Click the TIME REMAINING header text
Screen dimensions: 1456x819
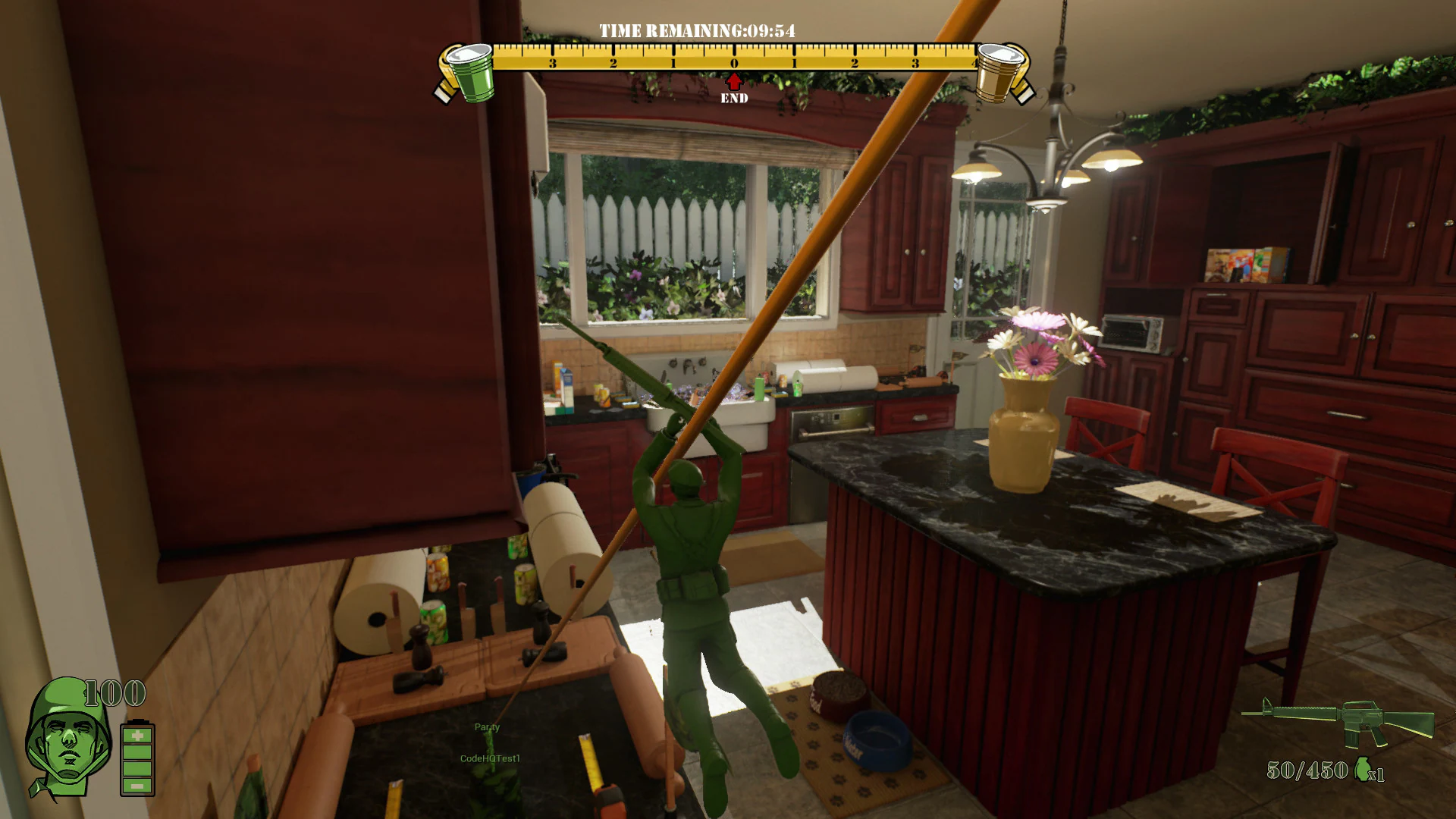pyautogui.click(x=695, y=31)
